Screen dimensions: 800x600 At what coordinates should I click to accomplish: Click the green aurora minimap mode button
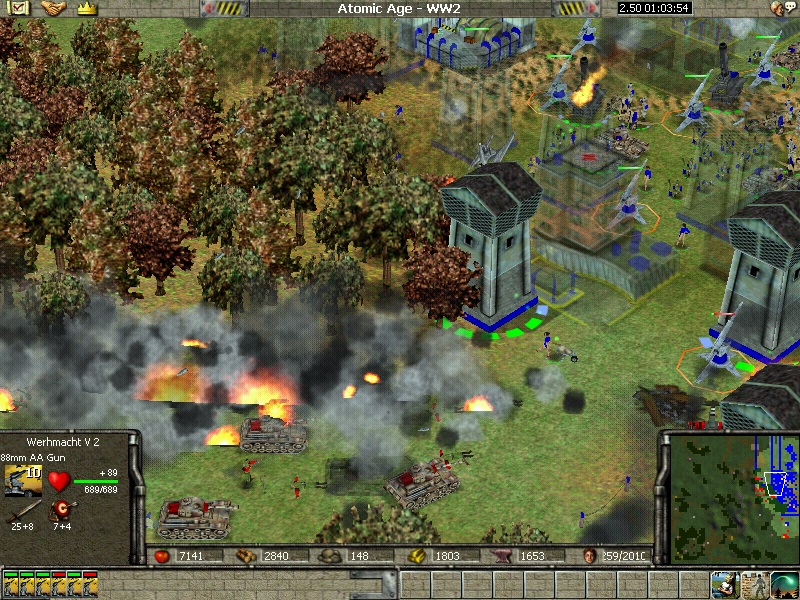(x=784, y=583)
